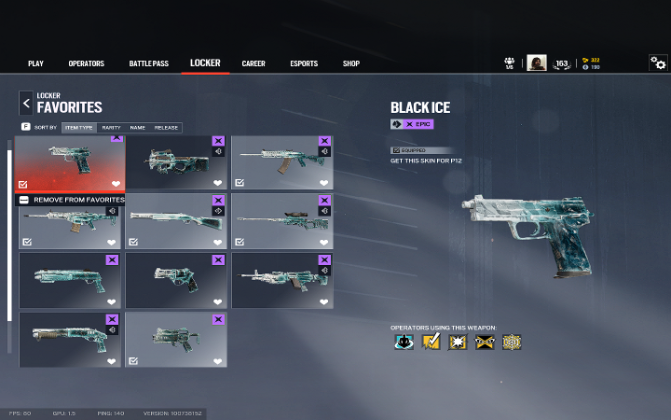Sort favorites by Name

pyautogui.click(x=137, y=128)
